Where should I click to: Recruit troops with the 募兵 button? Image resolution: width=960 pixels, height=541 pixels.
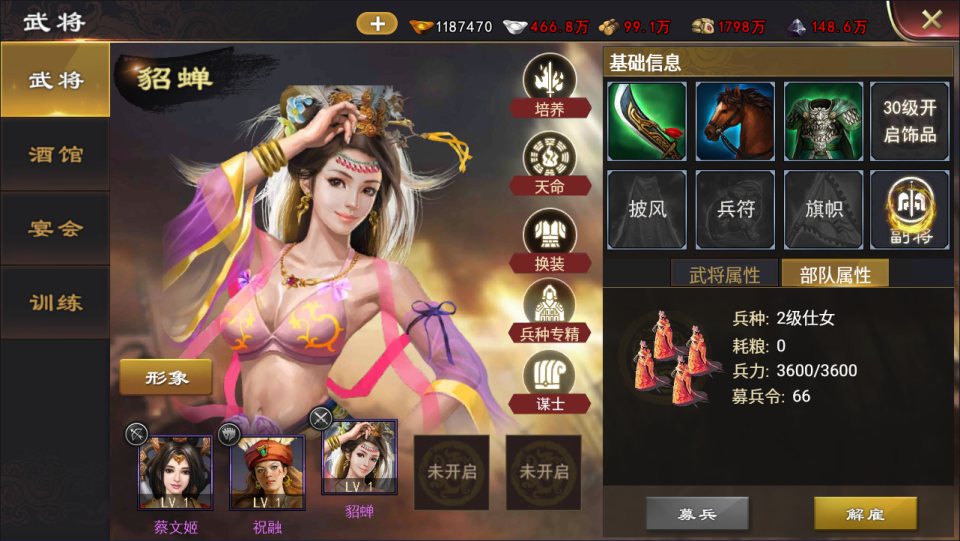(697, 514)
